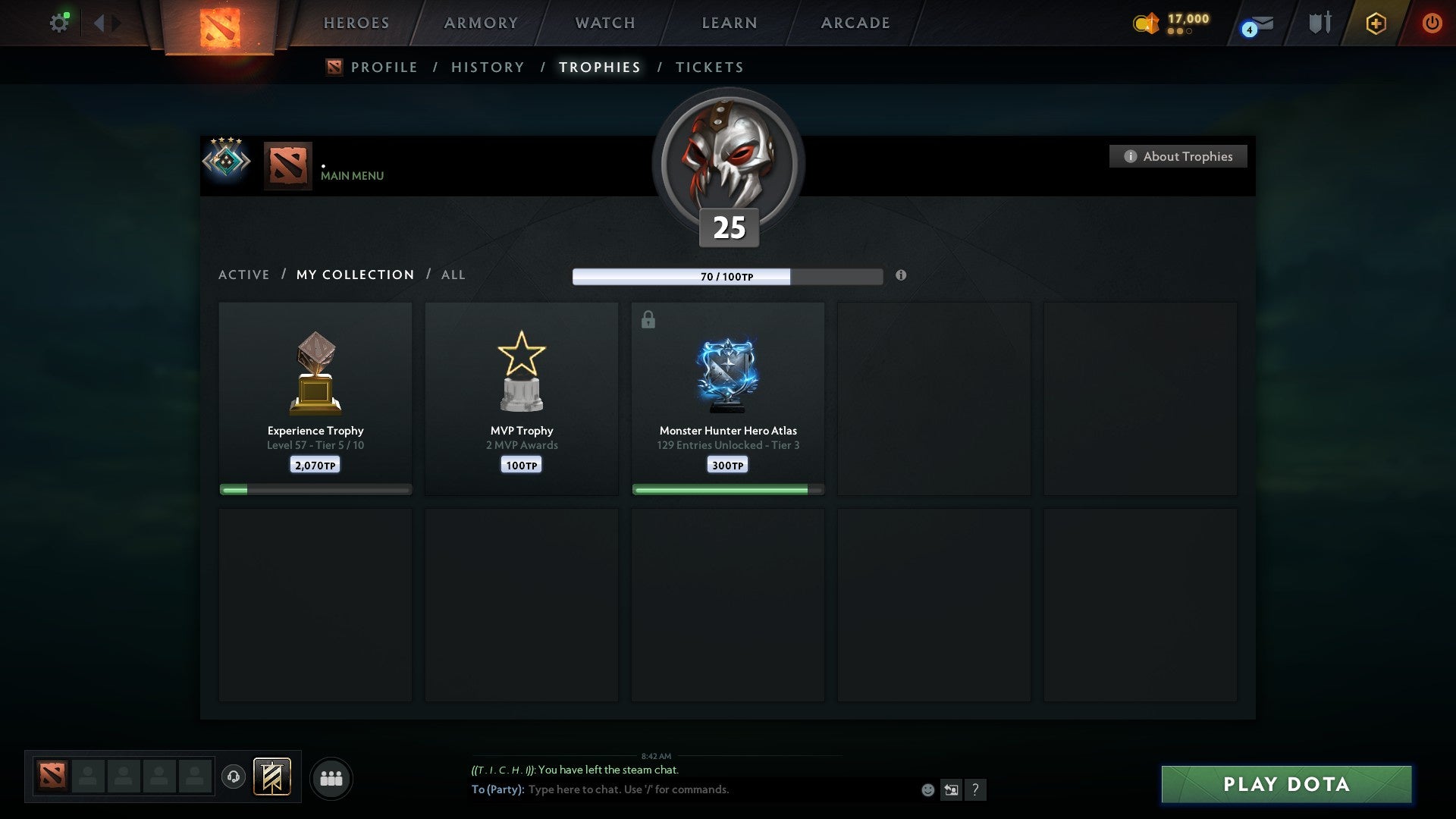Open the settings gear icon
Viewport: 1456px width, 819px height.
tap(59, 22)
